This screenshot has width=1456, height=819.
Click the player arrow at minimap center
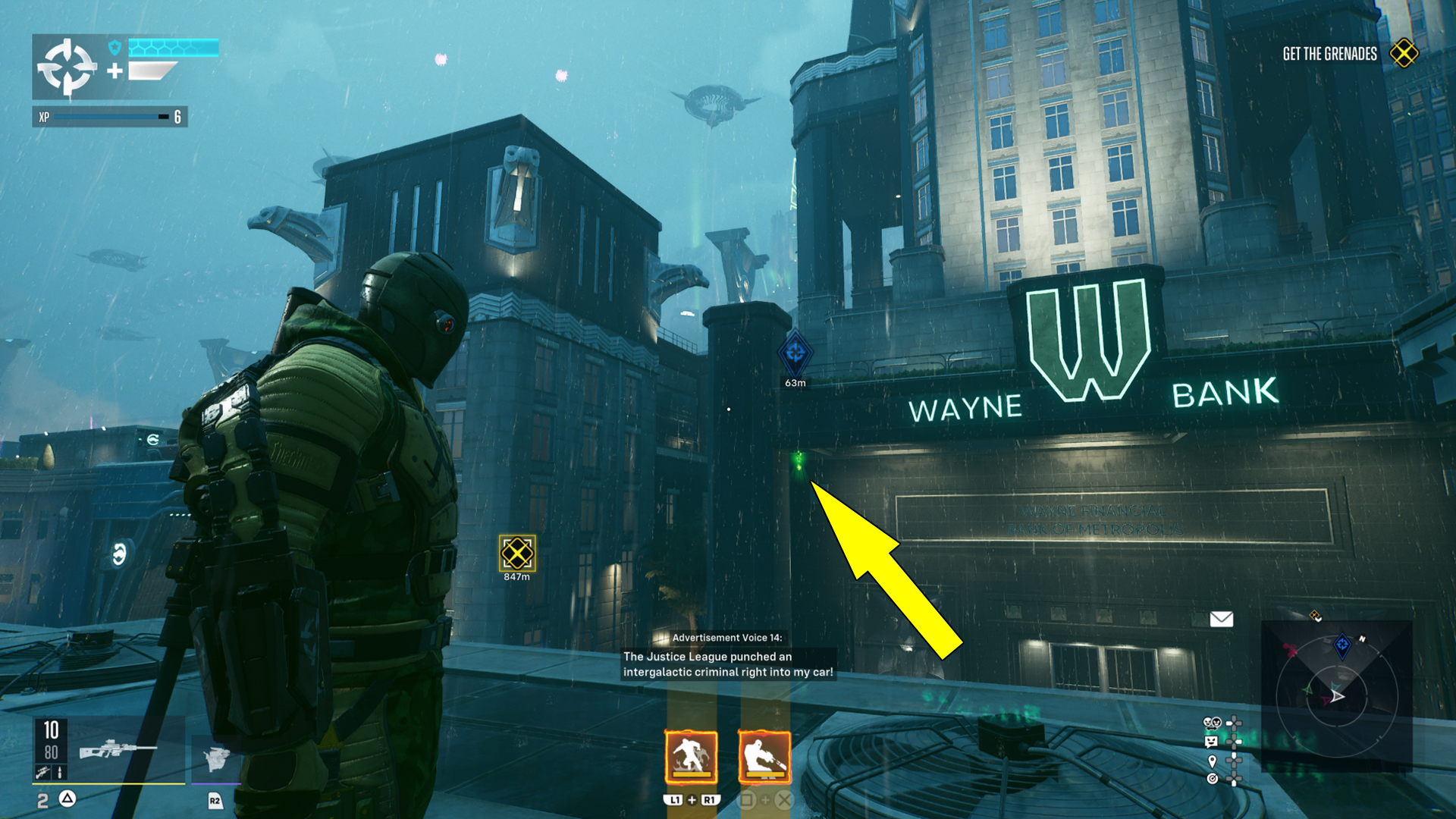pyautogui.click(x=1337, y=696)
